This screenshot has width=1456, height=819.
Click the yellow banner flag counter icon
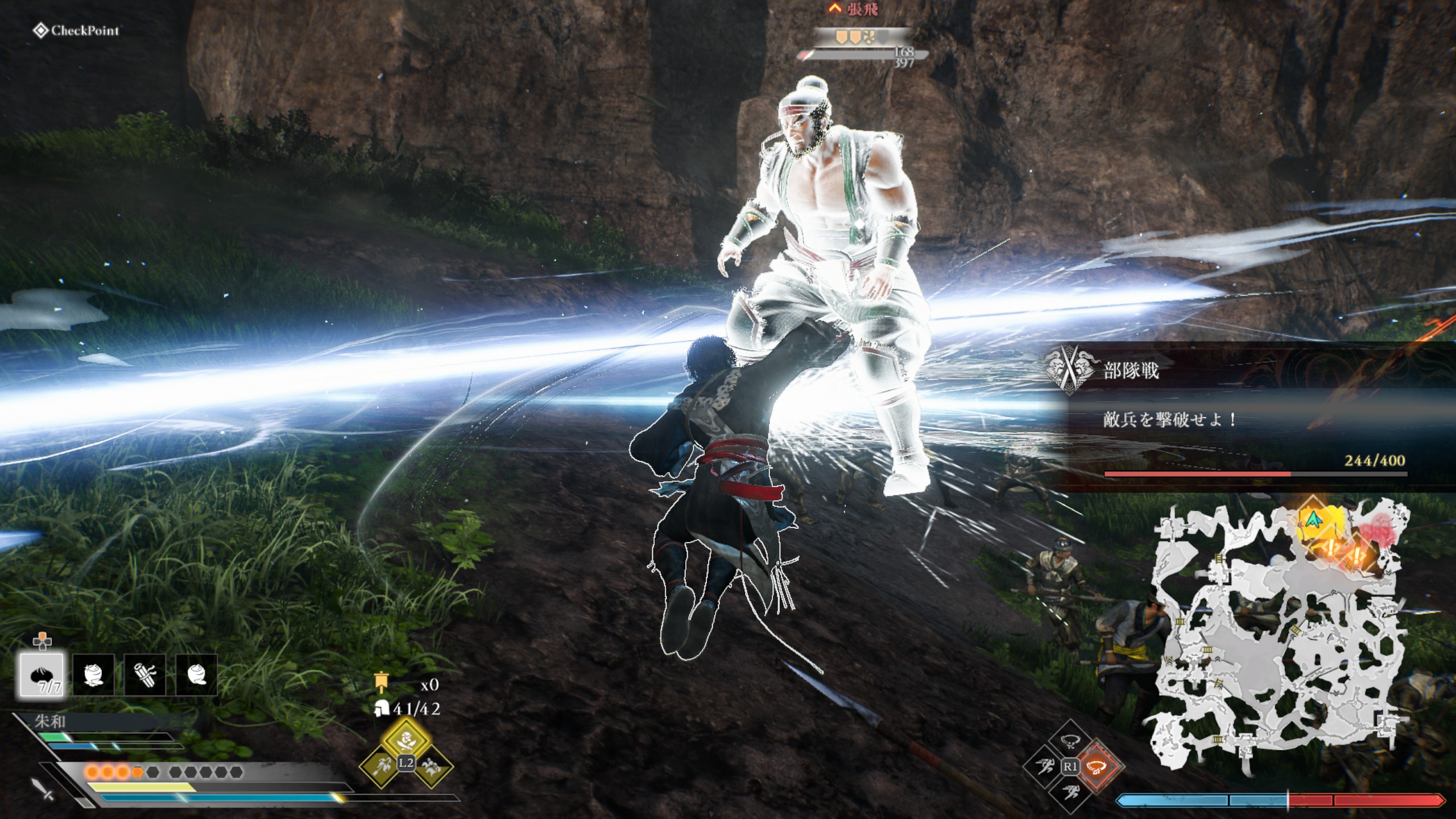coord(381,683)
